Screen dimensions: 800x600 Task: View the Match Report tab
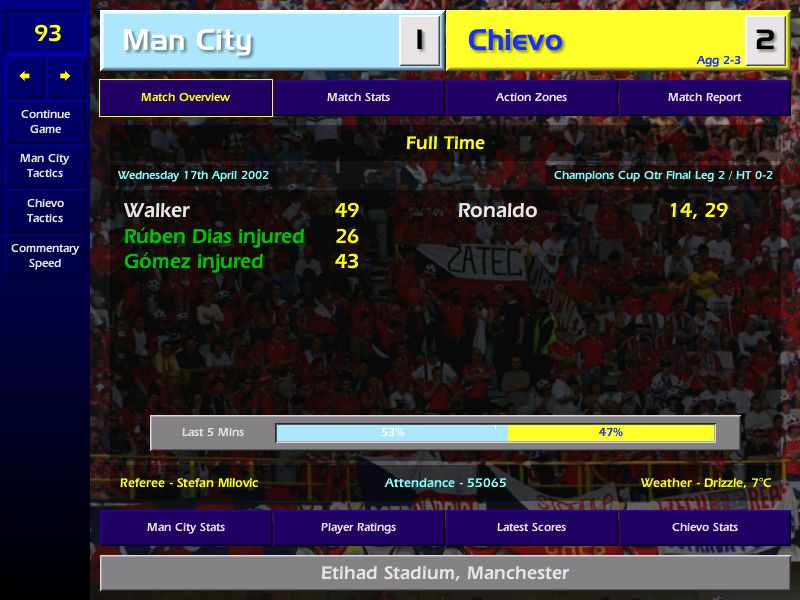[704, 98]
